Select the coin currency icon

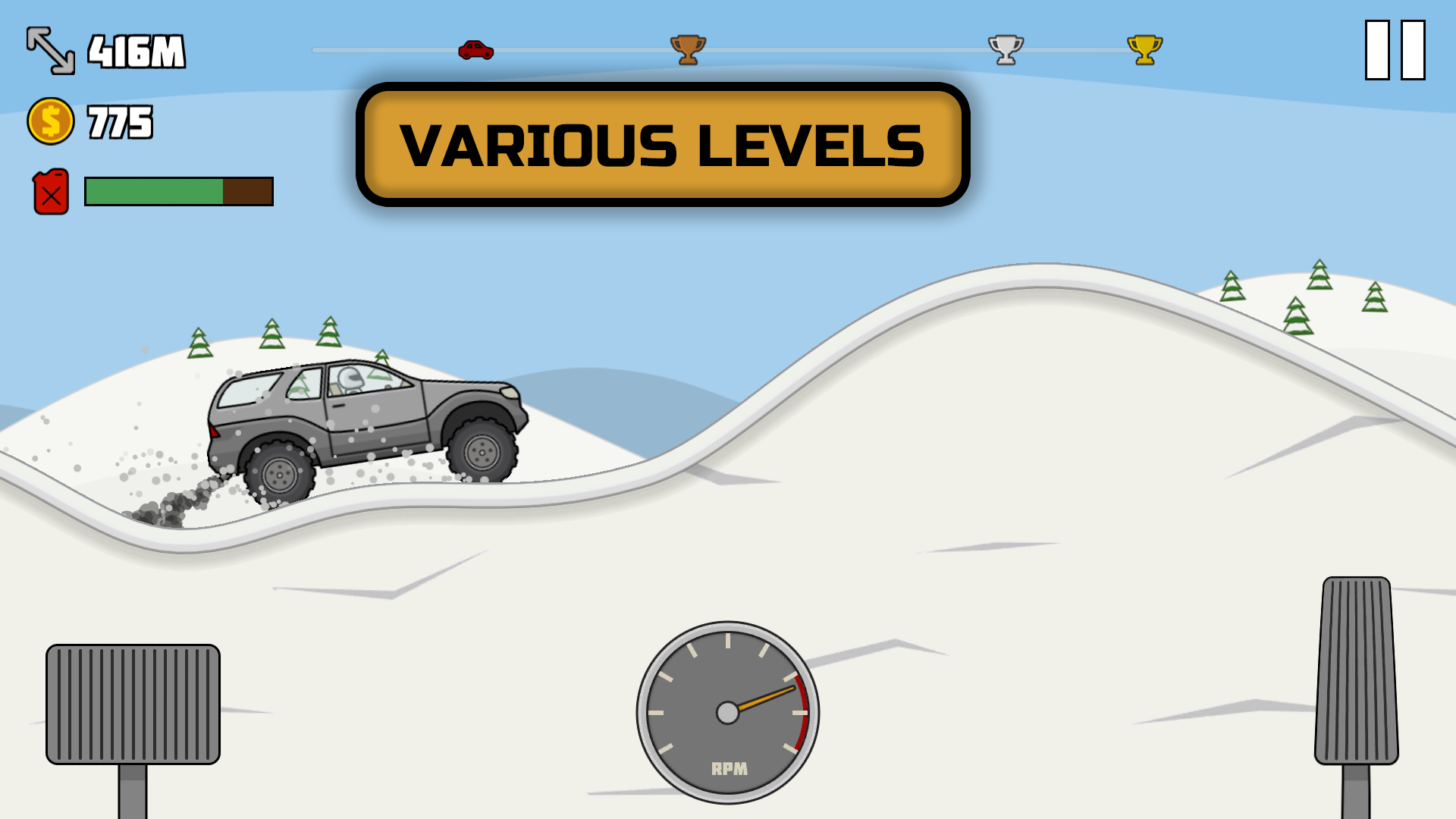click(x=49, y=118)
